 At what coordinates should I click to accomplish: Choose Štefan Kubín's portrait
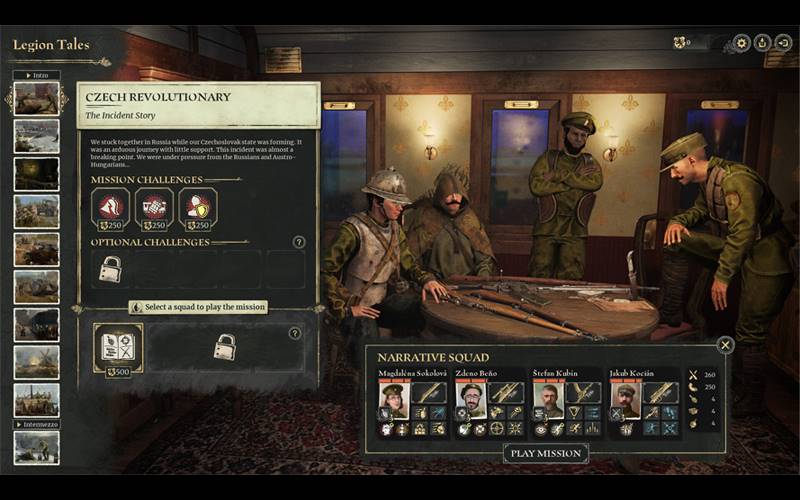tap(548, 400)
